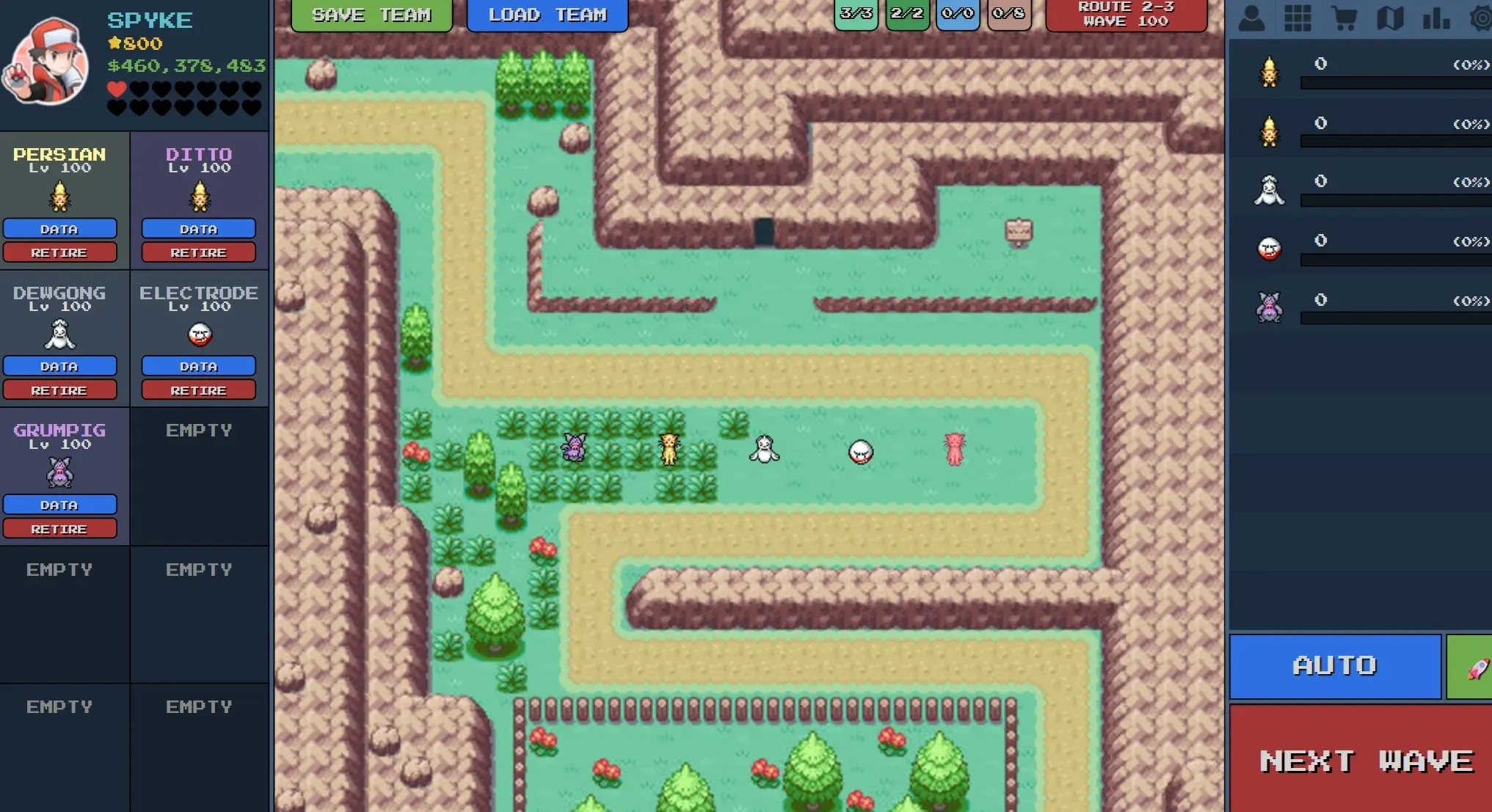This screenshot has width=1492, height=812.
Task: Open the settings gear icon
Action: pos(1480,18)
